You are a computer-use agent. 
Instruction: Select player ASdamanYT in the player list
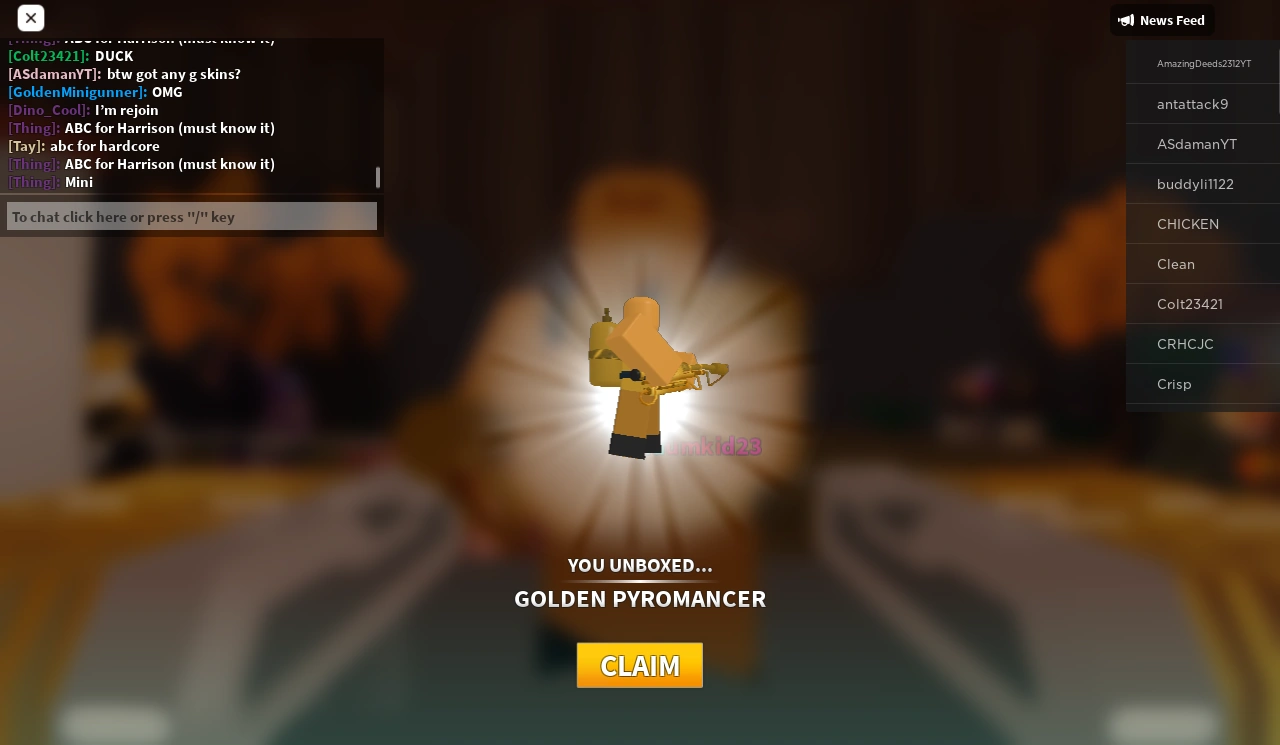(1197, 144)
